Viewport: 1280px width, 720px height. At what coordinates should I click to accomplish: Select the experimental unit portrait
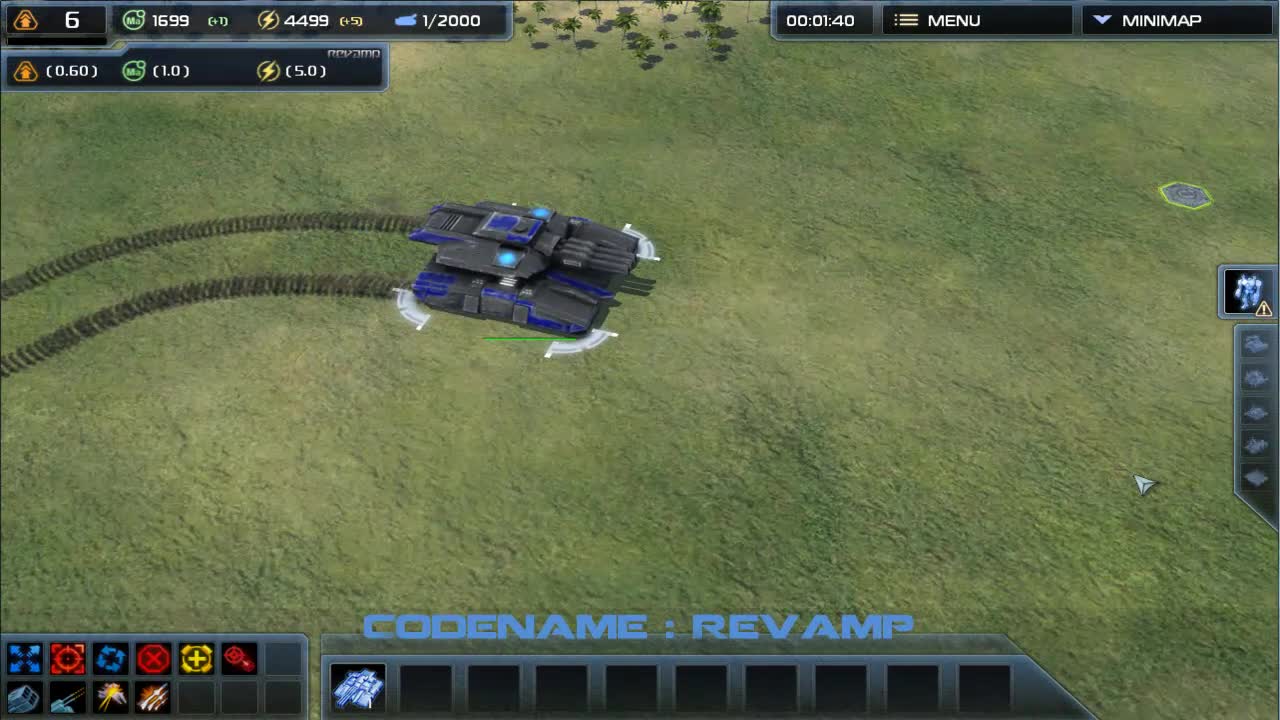(1245, 290)
